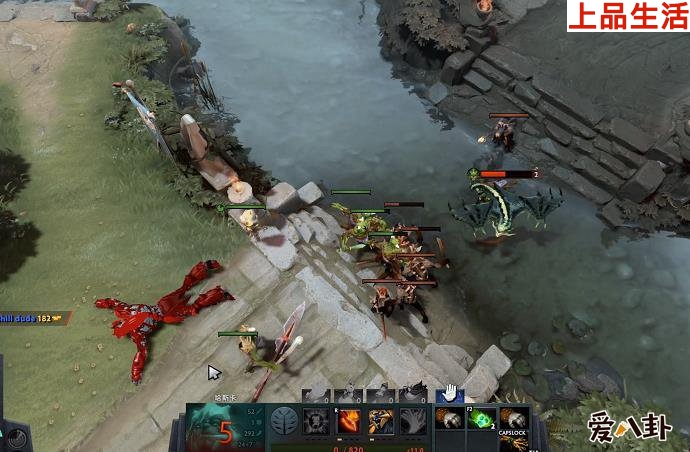Click the ally portrait with the white hand icon
690x452 pixels.
[450, 392]
